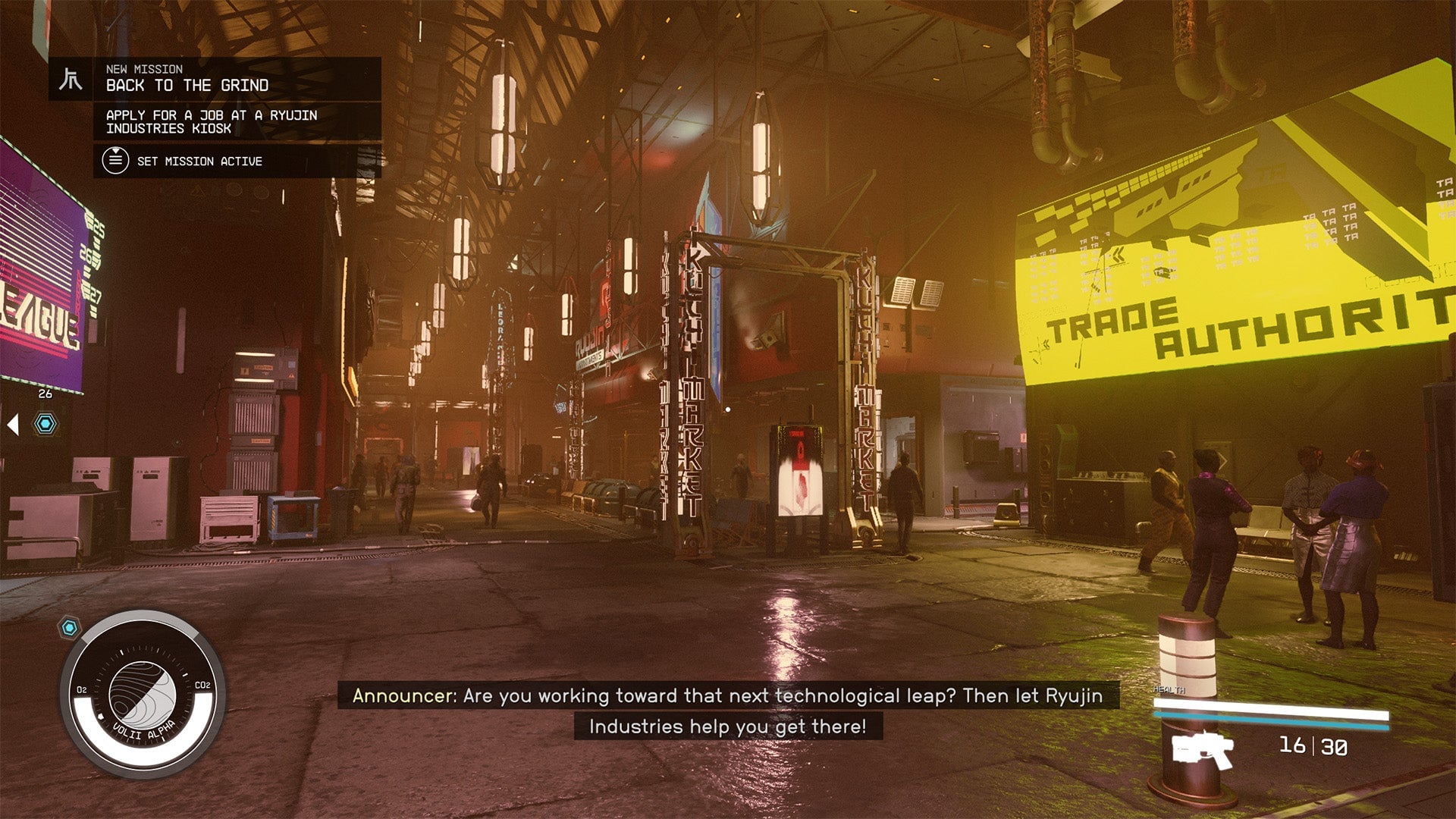This screenshot has height=819, width=1456.
Task: Toggle the white left-pointing arrow indicator
Action: pyautogui.click(x=12, y=425)
